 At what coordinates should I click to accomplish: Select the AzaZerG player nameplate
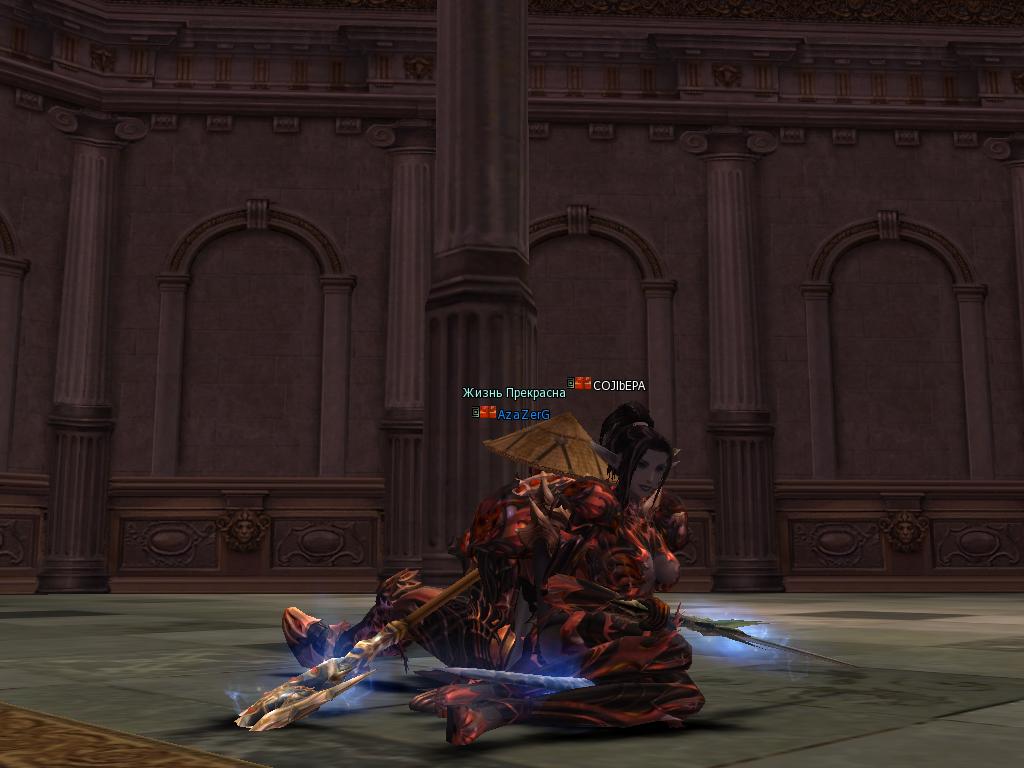[x=523, y=414]
